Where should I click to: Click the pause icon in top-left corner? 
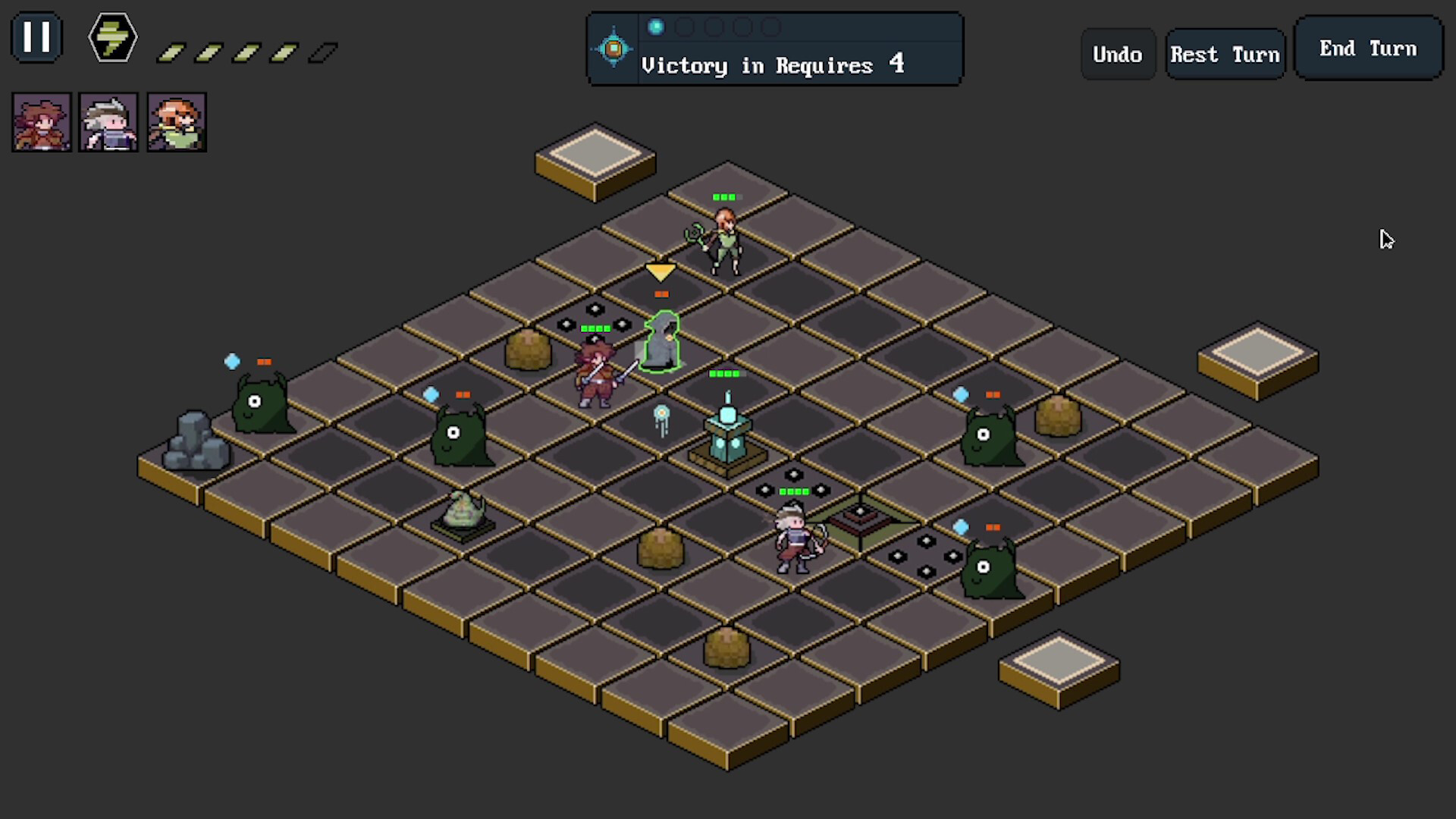36,36
